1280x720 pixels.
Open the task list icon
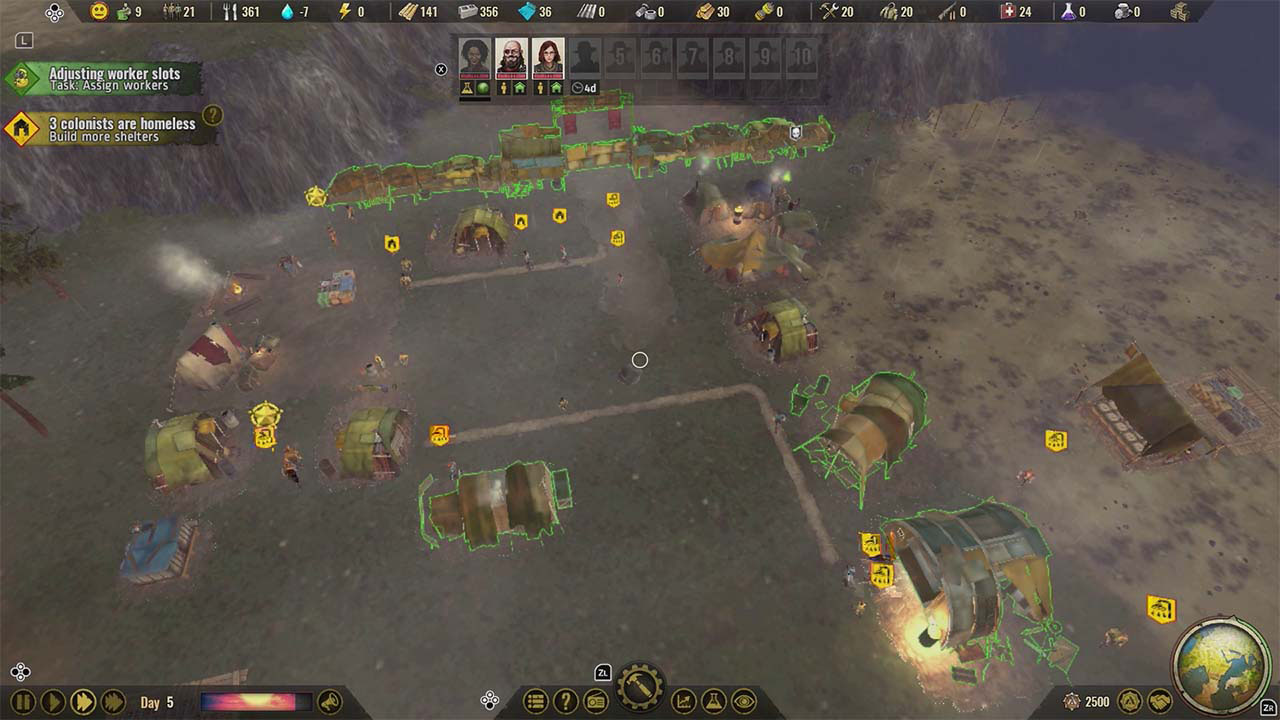point(535,702)
